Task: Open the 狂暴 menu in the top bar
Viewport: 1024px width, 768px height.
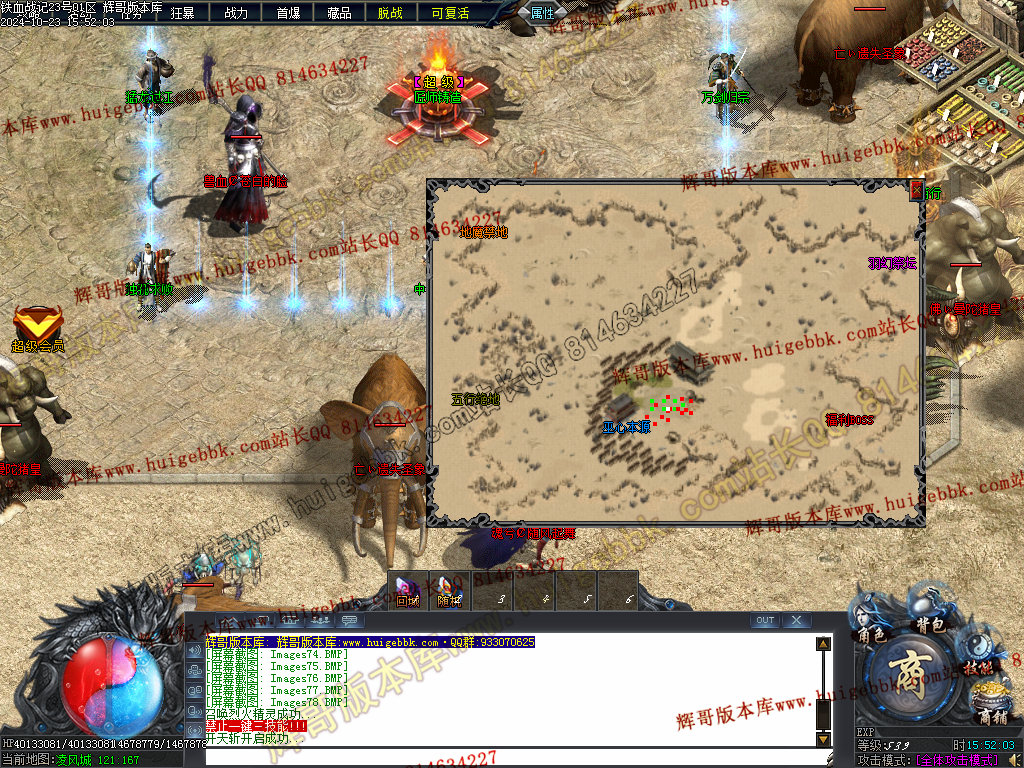Action: click(183, 13)
